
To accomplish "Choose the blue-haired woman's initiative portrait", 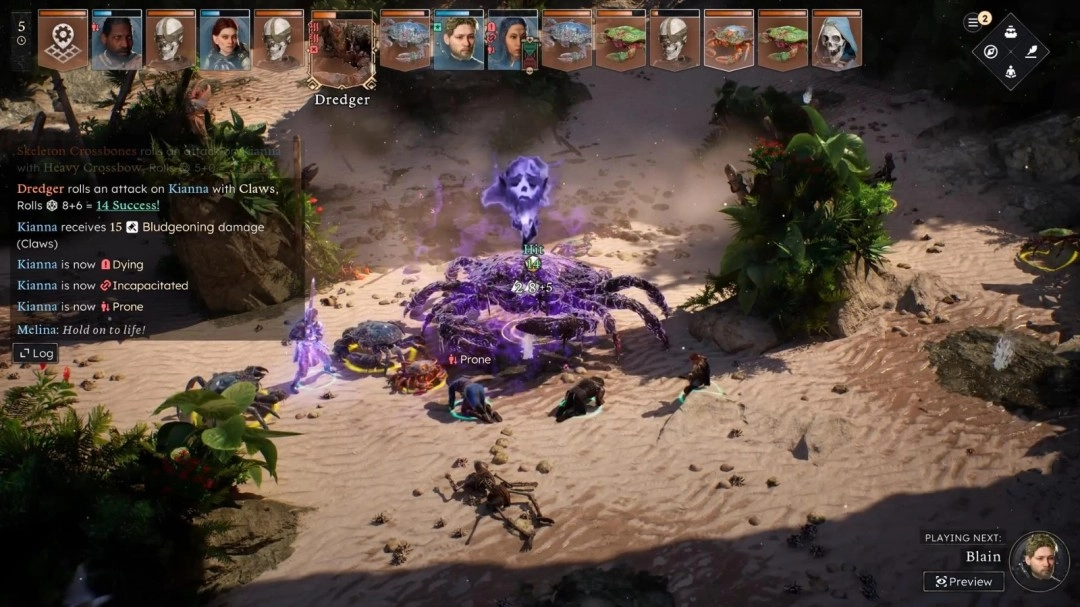I will (511, 41).
